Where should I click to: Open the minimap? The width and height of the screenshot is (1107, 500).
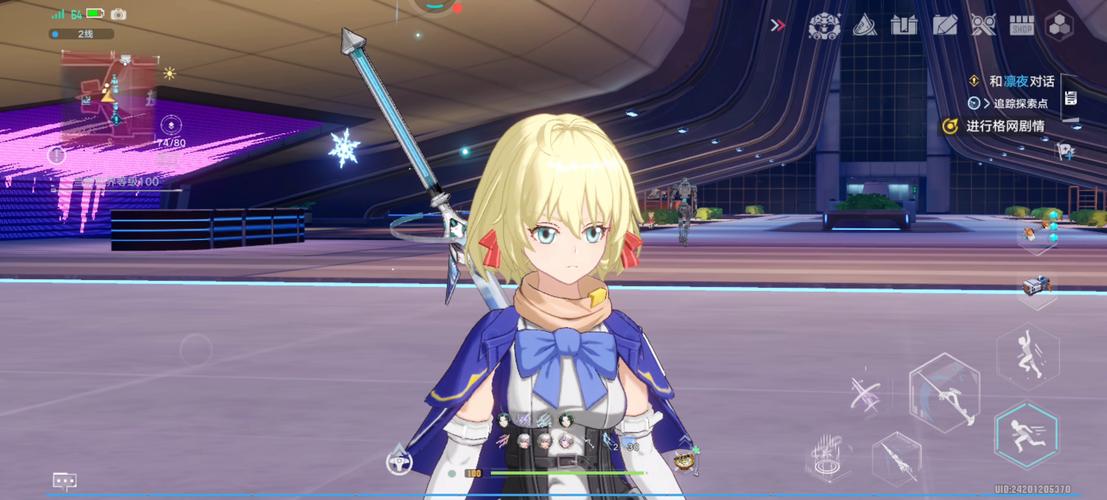click(110, 98)
